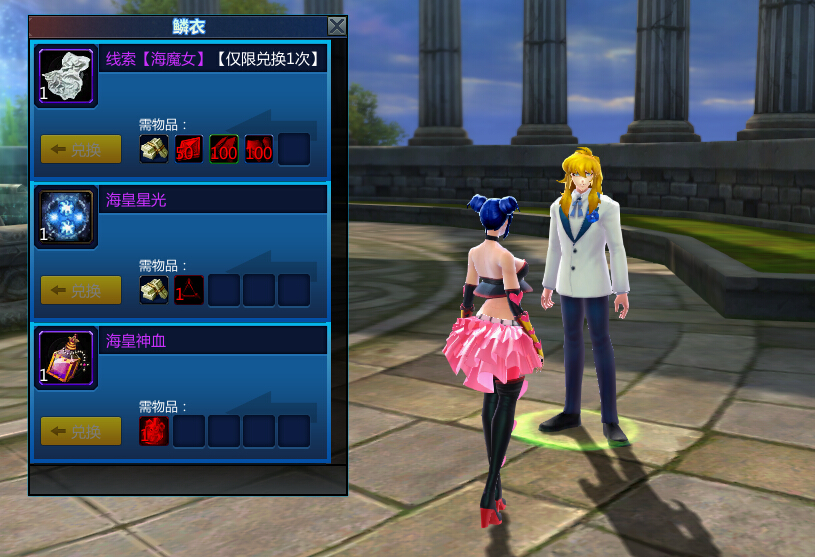Click the 兑换 button for 海皇神血

coord(81,432)
